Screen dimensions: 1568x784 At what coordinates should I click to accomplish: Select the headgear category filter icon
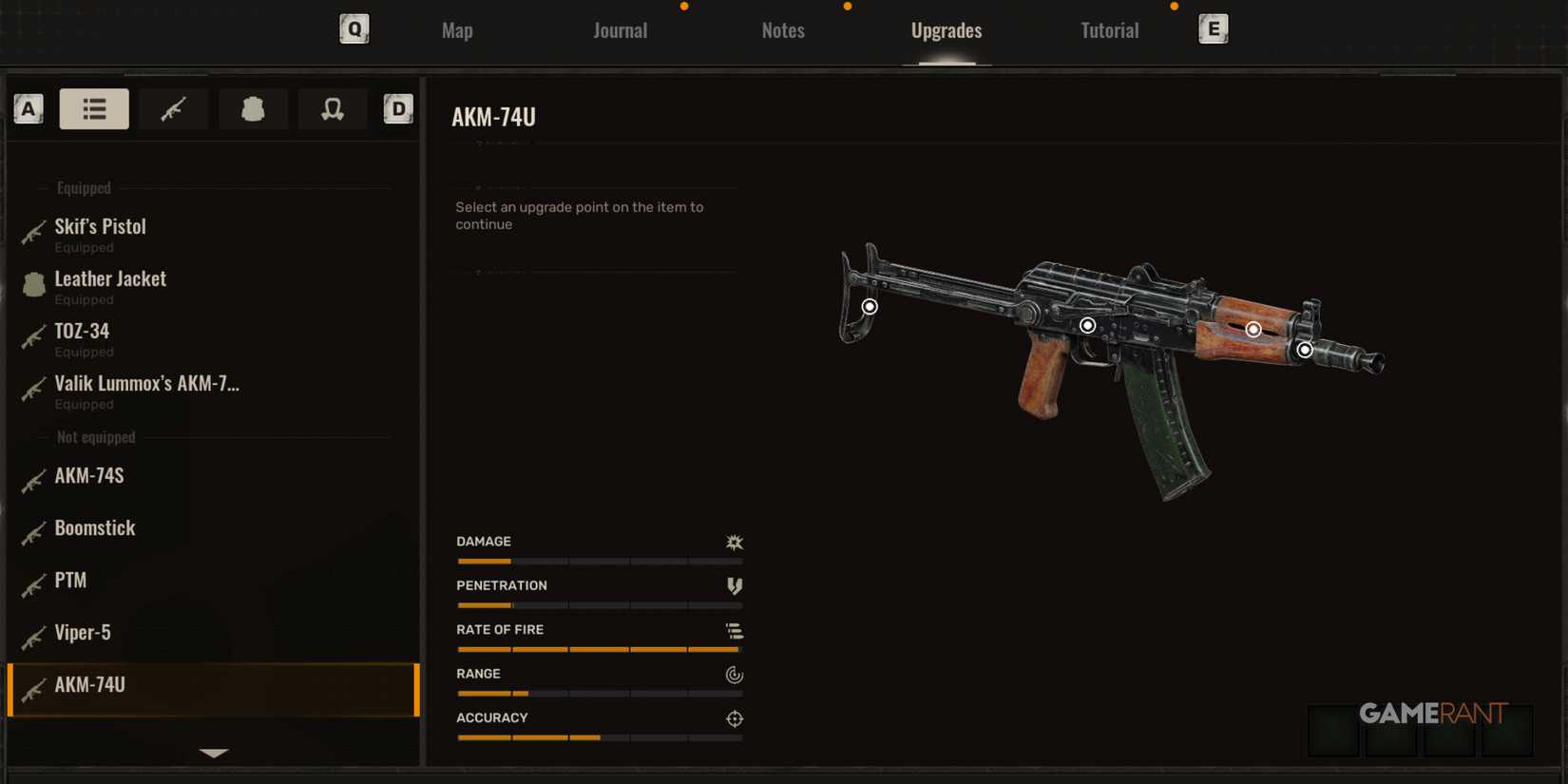pos(333,108)
